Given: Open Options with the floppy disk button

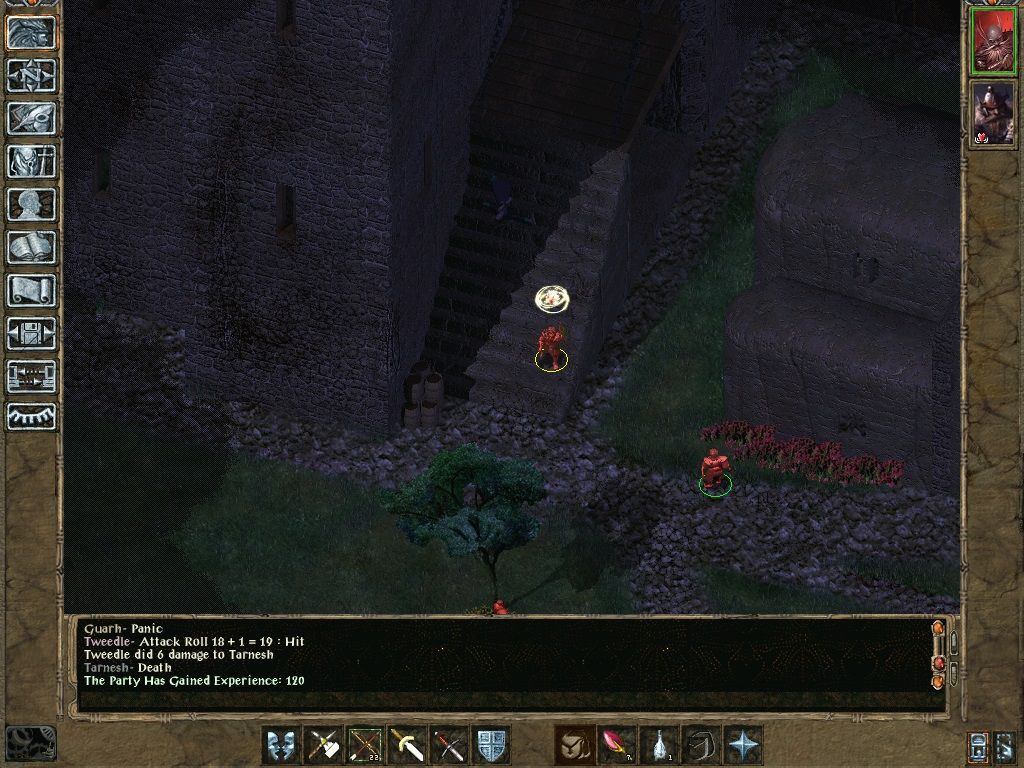Looking at the screenshot, I should [x=31, y=333].
